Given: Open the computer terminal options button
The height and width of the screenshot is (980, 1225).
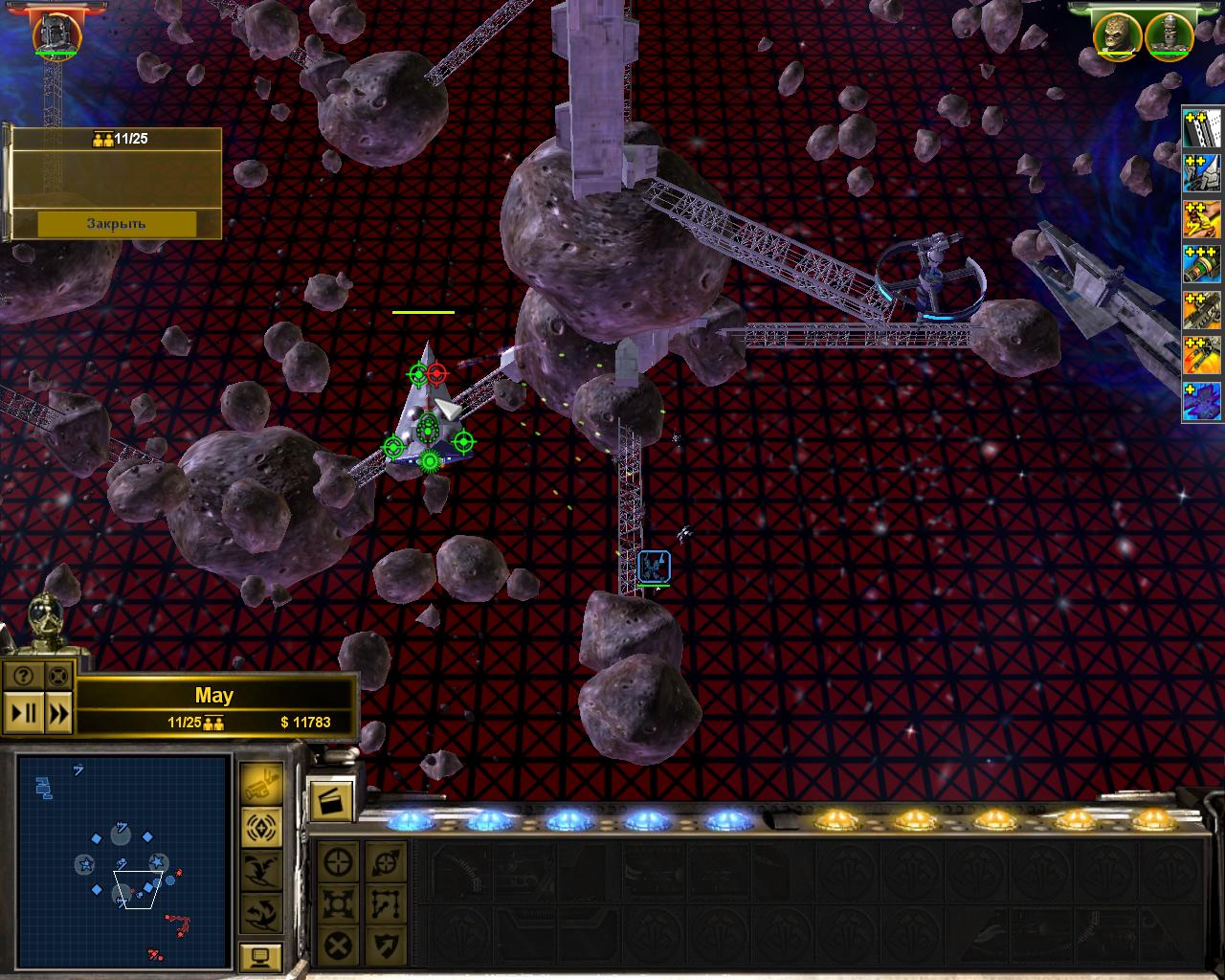Looking at the screenshot, I should click(x=260, y=955).
